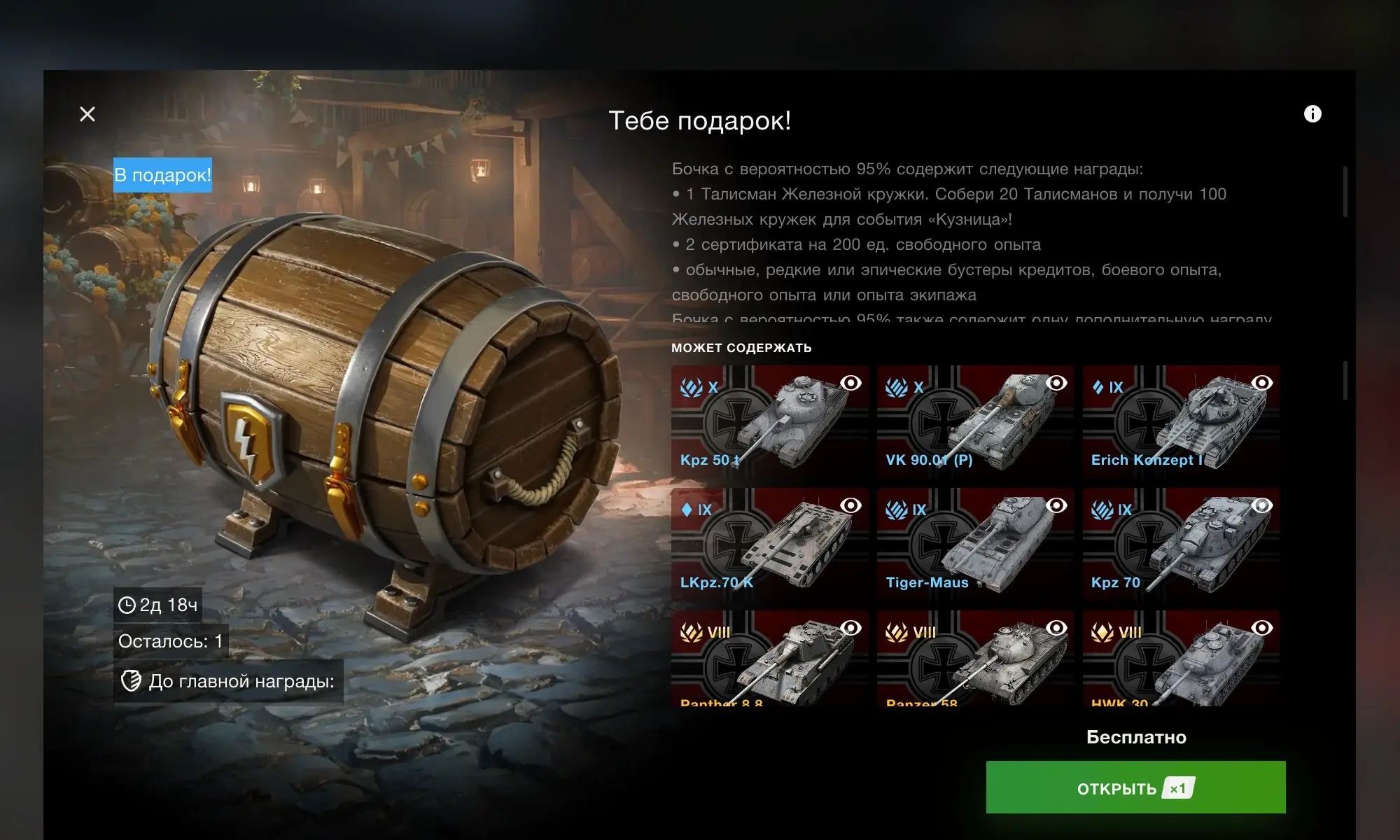This screenshot has height=840, width=1400.
Task: Click the reward description scrollbar
Action: [x=1345, y=192]
